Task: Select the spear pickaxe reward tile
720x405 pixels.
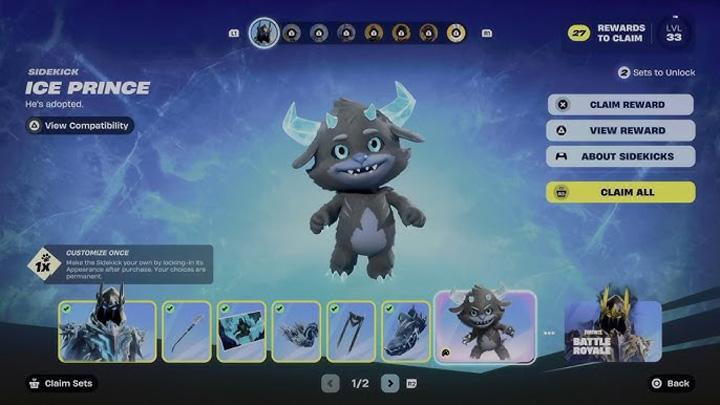Action: point(187,331)
